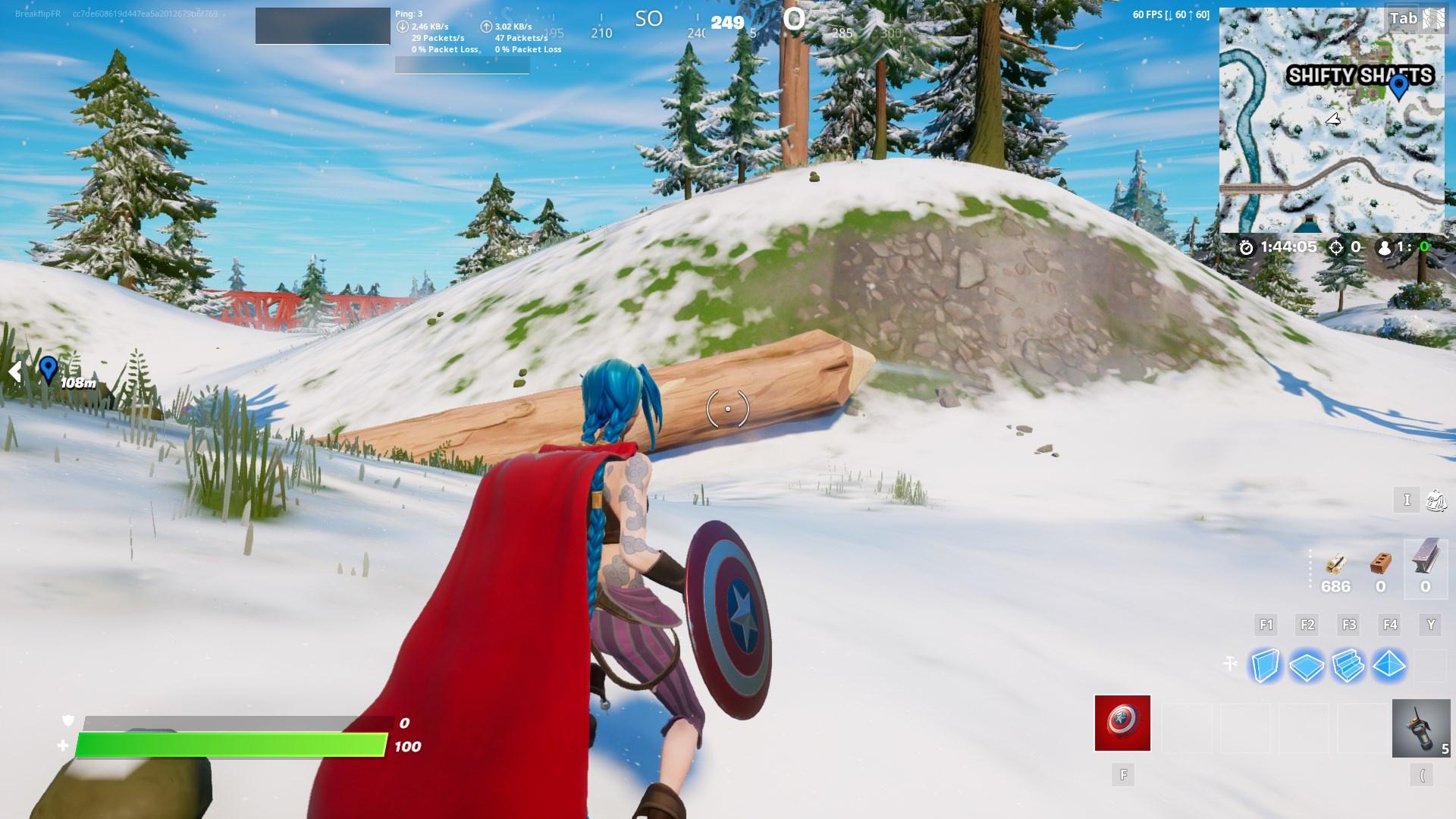Click the SHIFTY SHAFTS minimap label
The width and height of the screenshot is (1456, 819).
point(1360,75)
